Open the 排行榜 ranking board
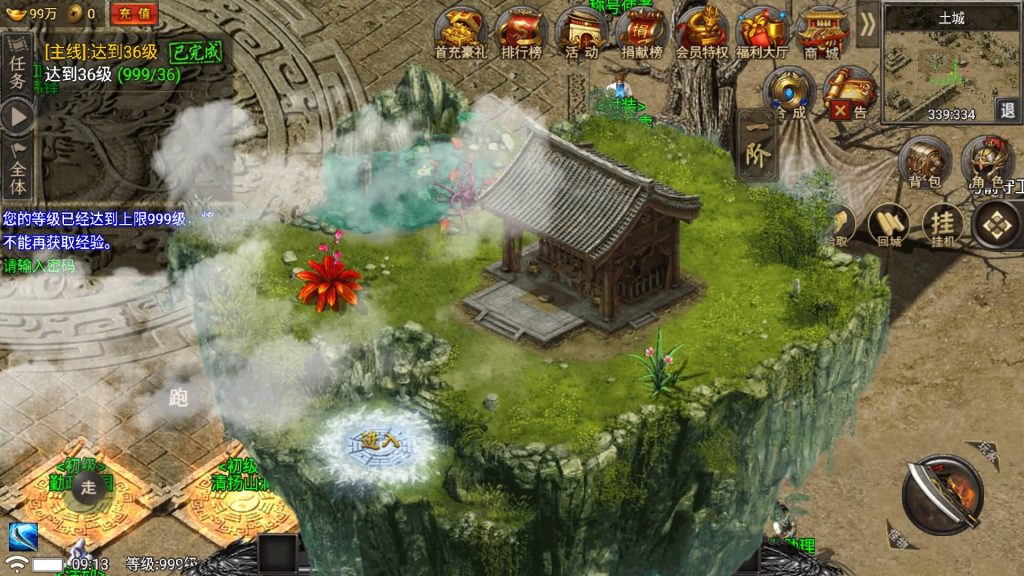This screenshot has width=1024, height=576. [519, 32]
